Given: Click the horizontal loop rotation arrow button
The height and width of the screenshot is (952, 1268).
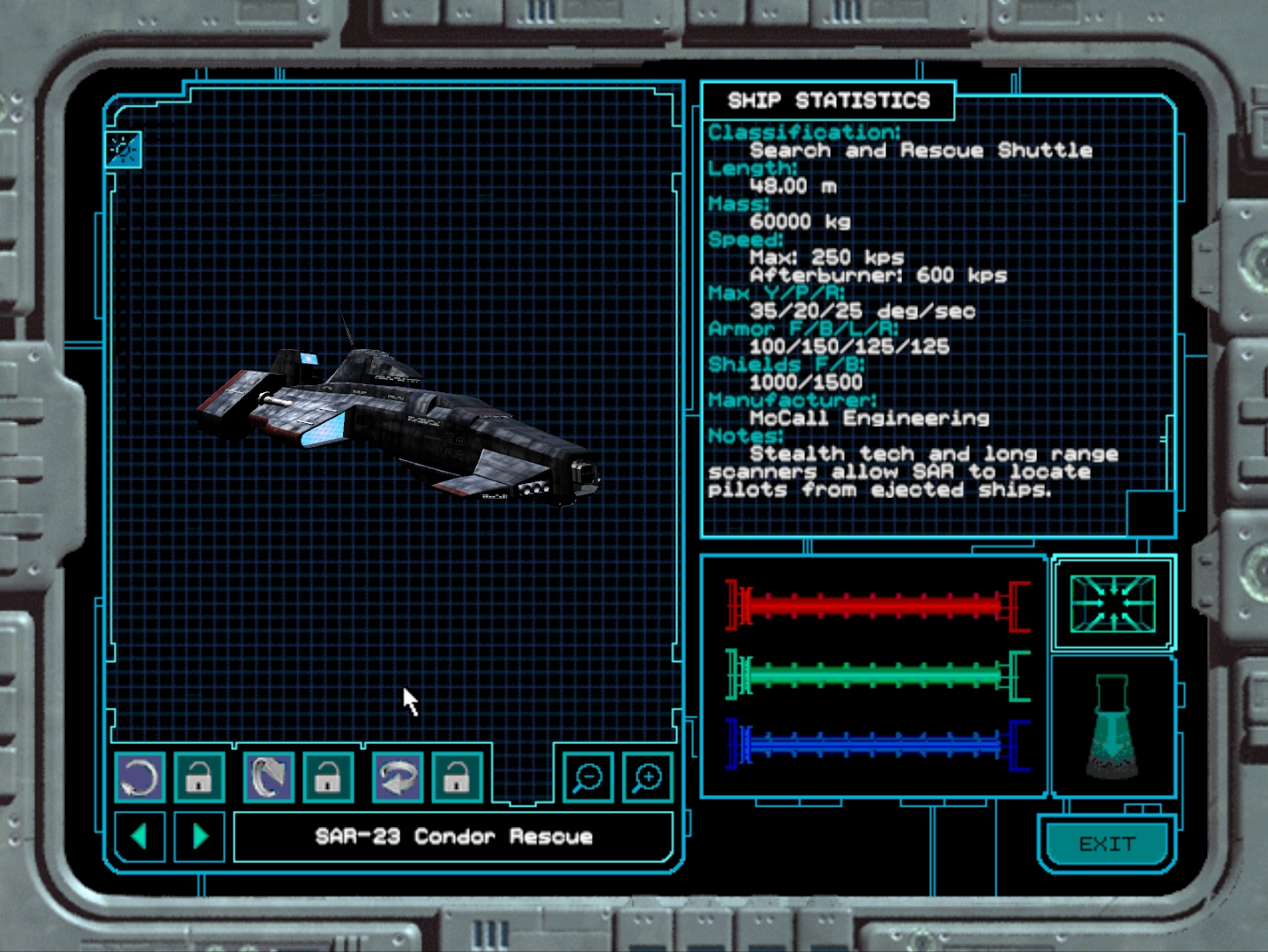Looking at the screenshot, I should 398,777.
